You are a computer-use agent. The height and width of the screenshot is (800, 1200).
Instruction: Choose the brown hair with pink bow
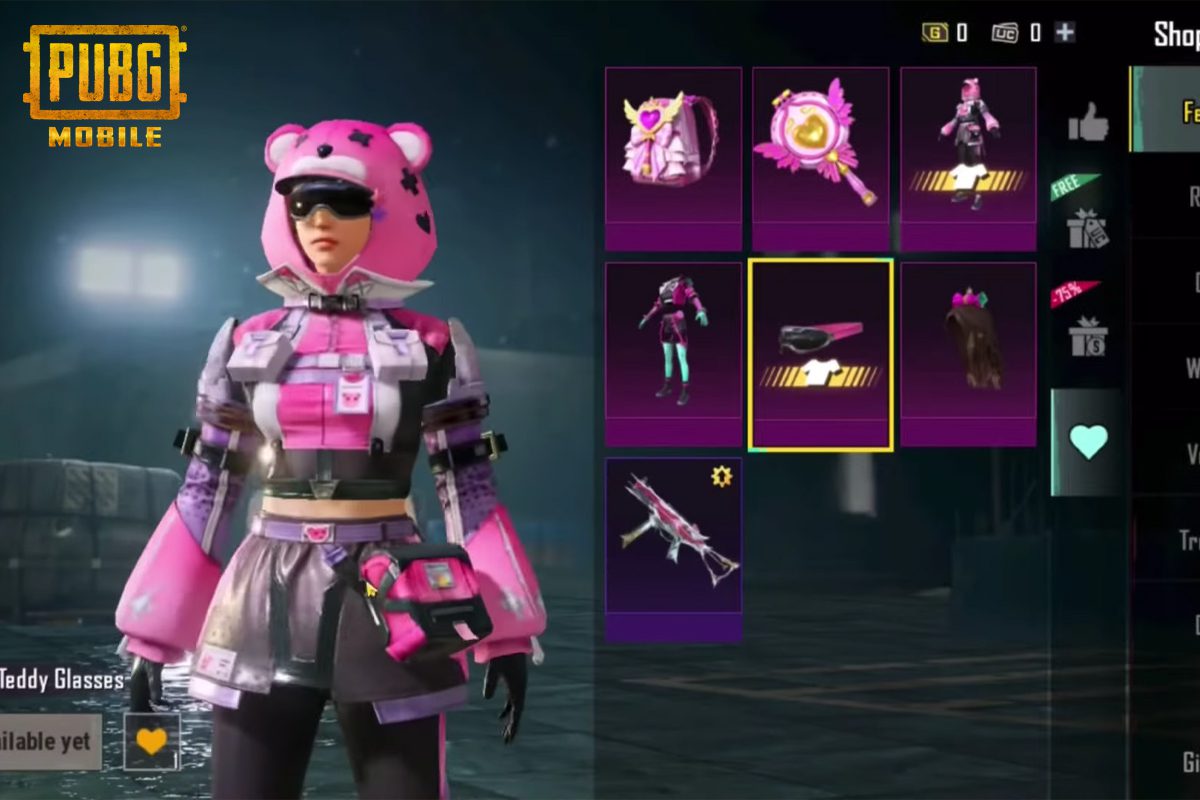[968, 353]
